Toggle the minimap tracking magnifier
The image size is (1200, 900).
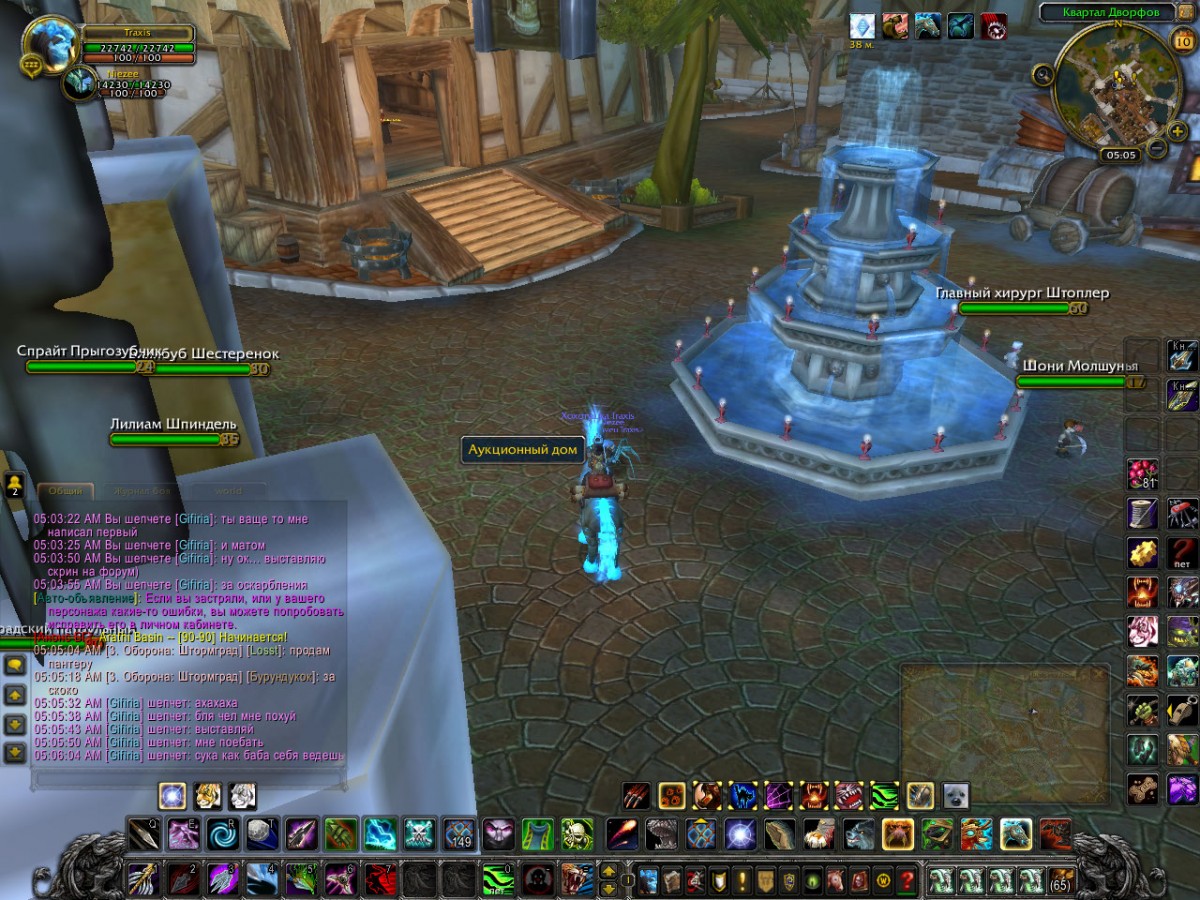pos(1043,73)
